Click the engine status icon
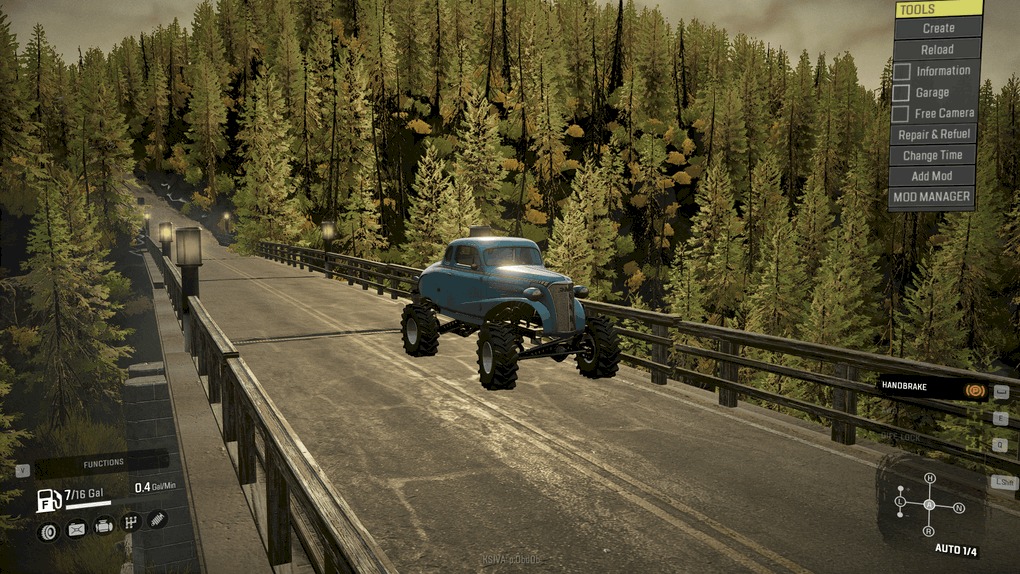The width and height of the screenshot is (1020, 574). (x=103, y=525)
